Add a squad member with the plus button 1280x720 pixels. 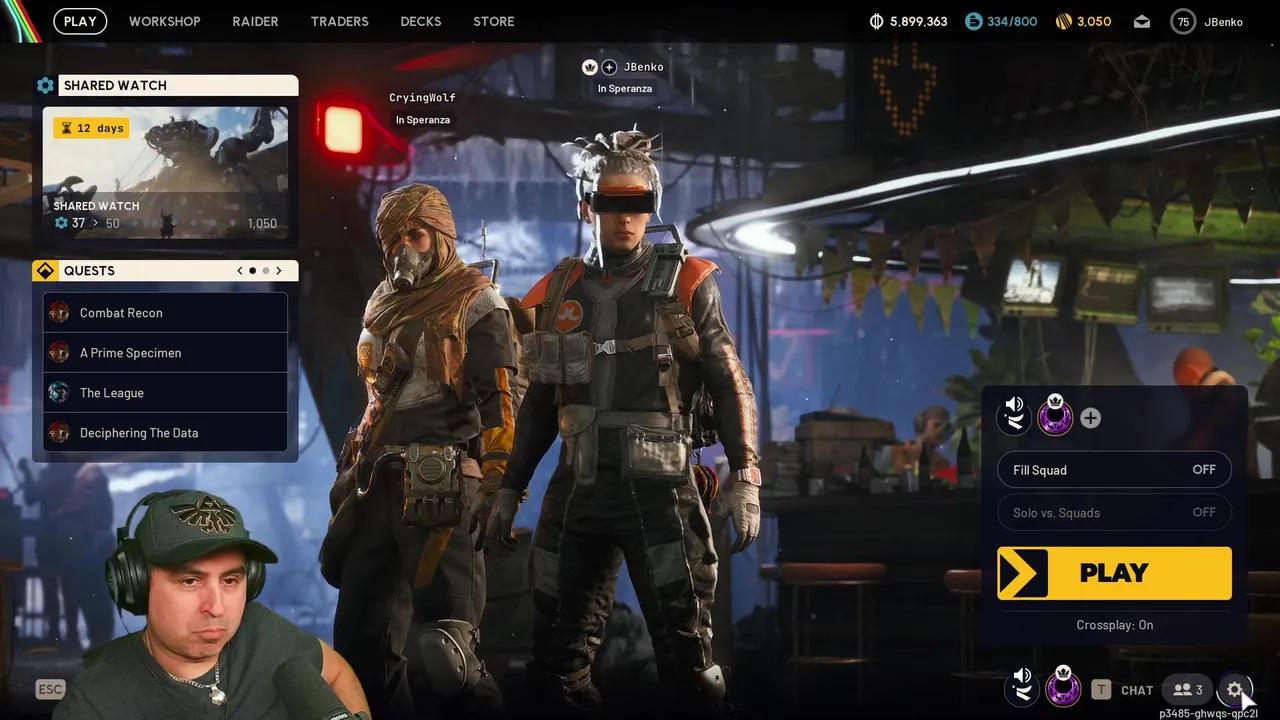tap(1090, 417)
